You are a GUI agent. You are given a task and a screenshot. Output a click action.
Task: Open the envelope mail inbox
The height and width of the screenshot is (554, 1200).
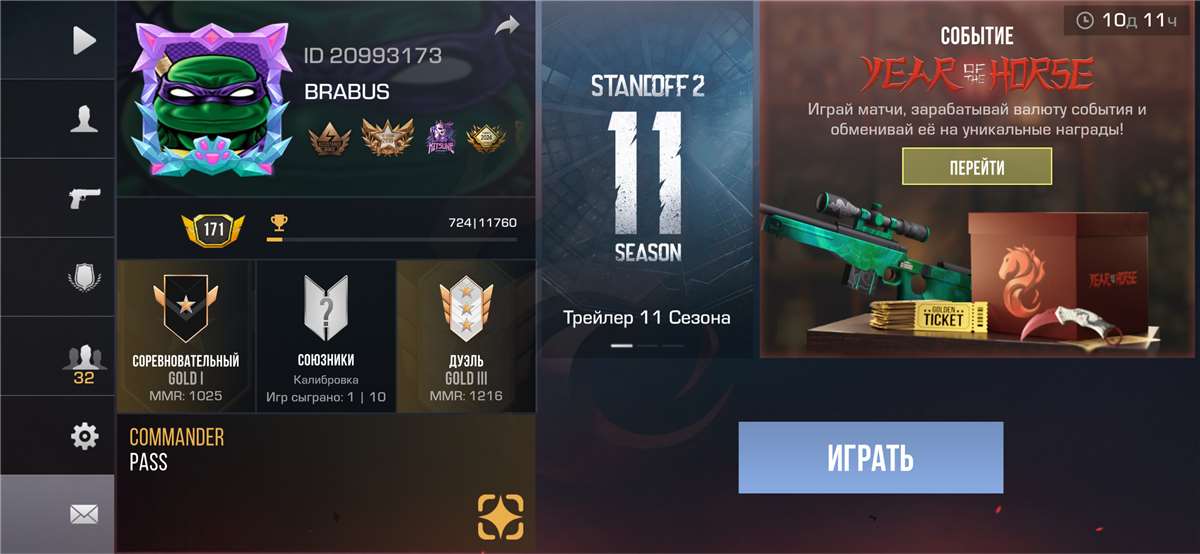pos(85,514)
